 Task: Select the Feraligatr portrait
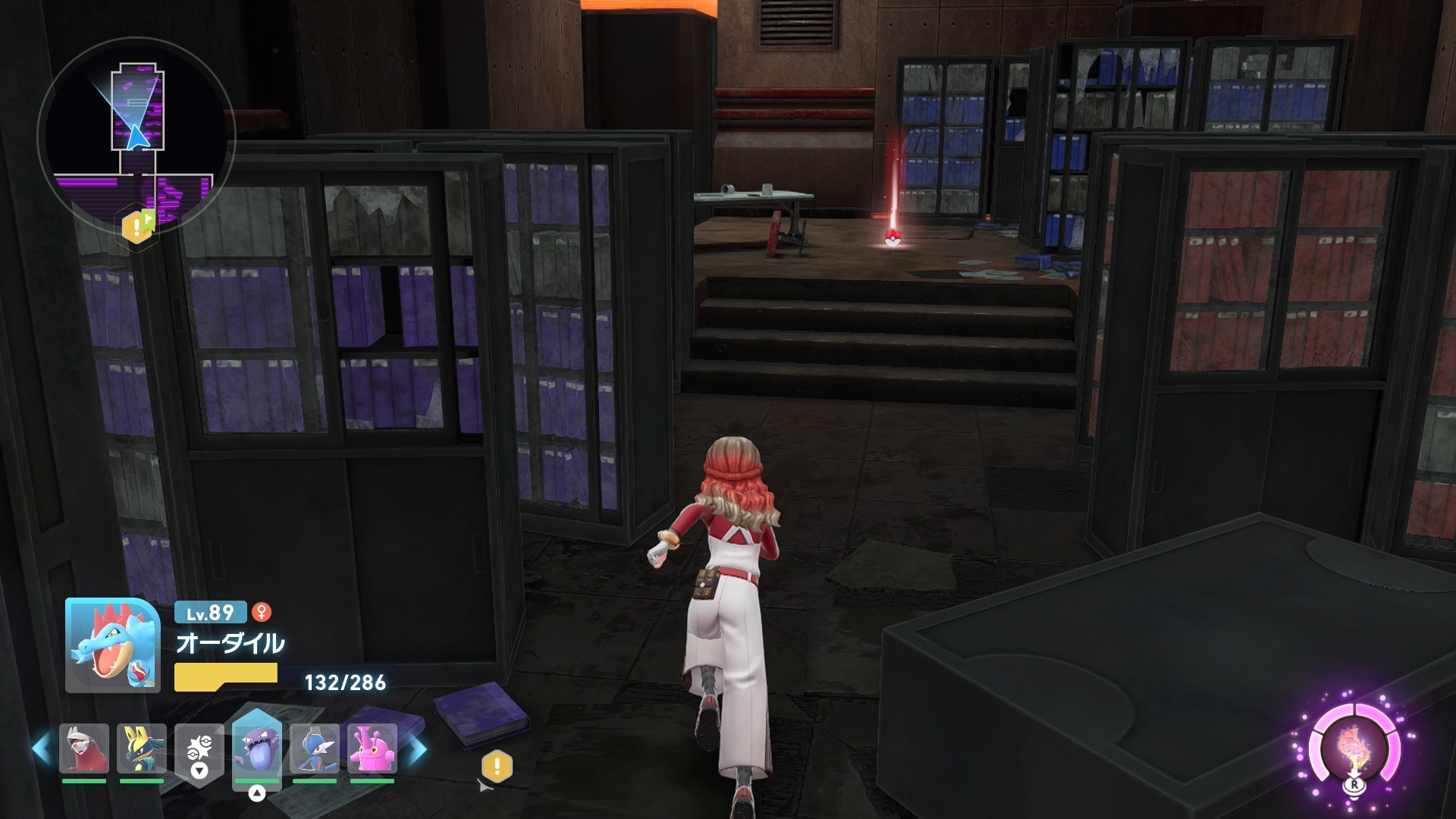click(x=112, y=645)
